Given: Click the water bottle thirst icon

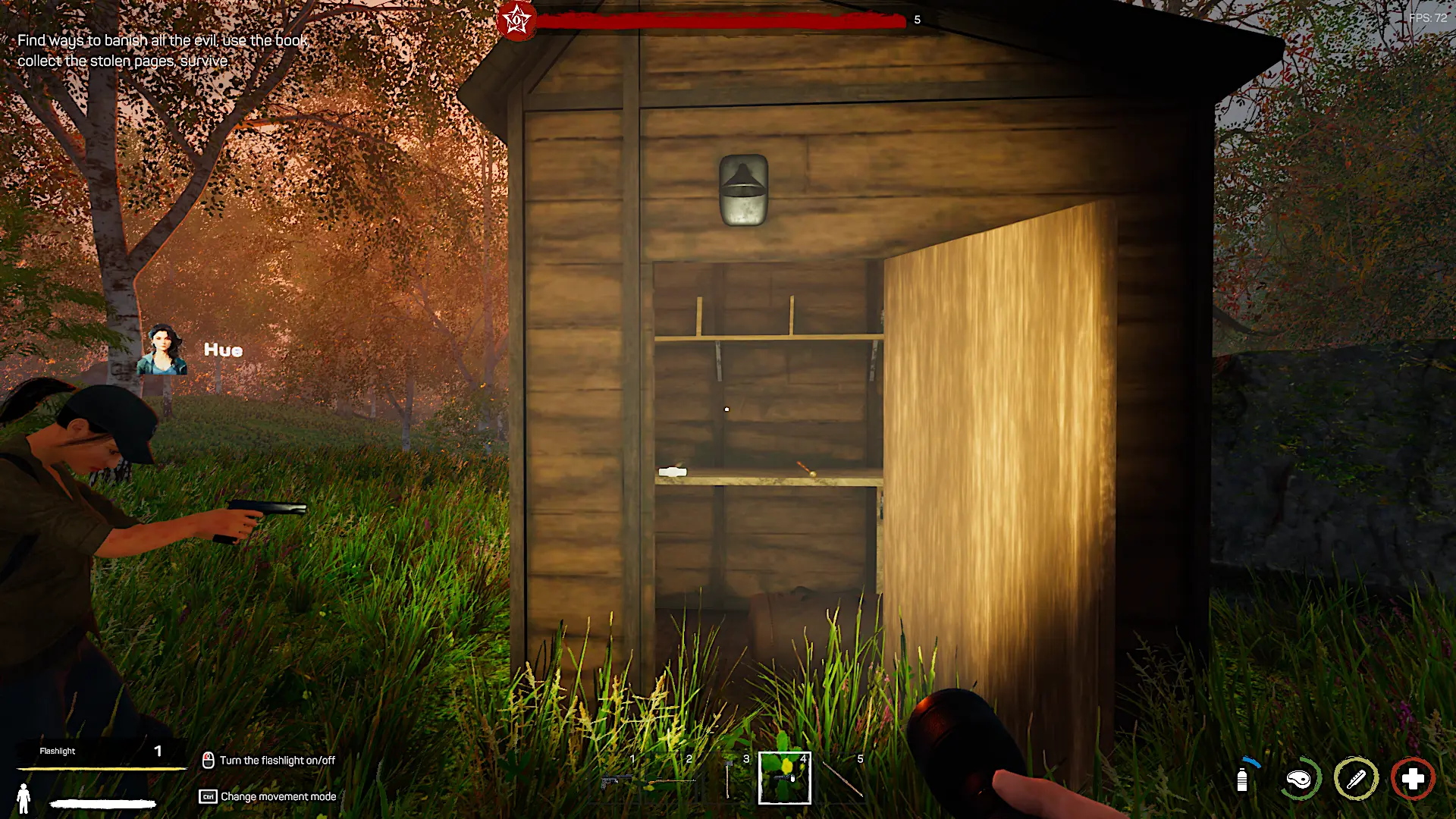Looking at the screenshot, I should (1242, 779).
